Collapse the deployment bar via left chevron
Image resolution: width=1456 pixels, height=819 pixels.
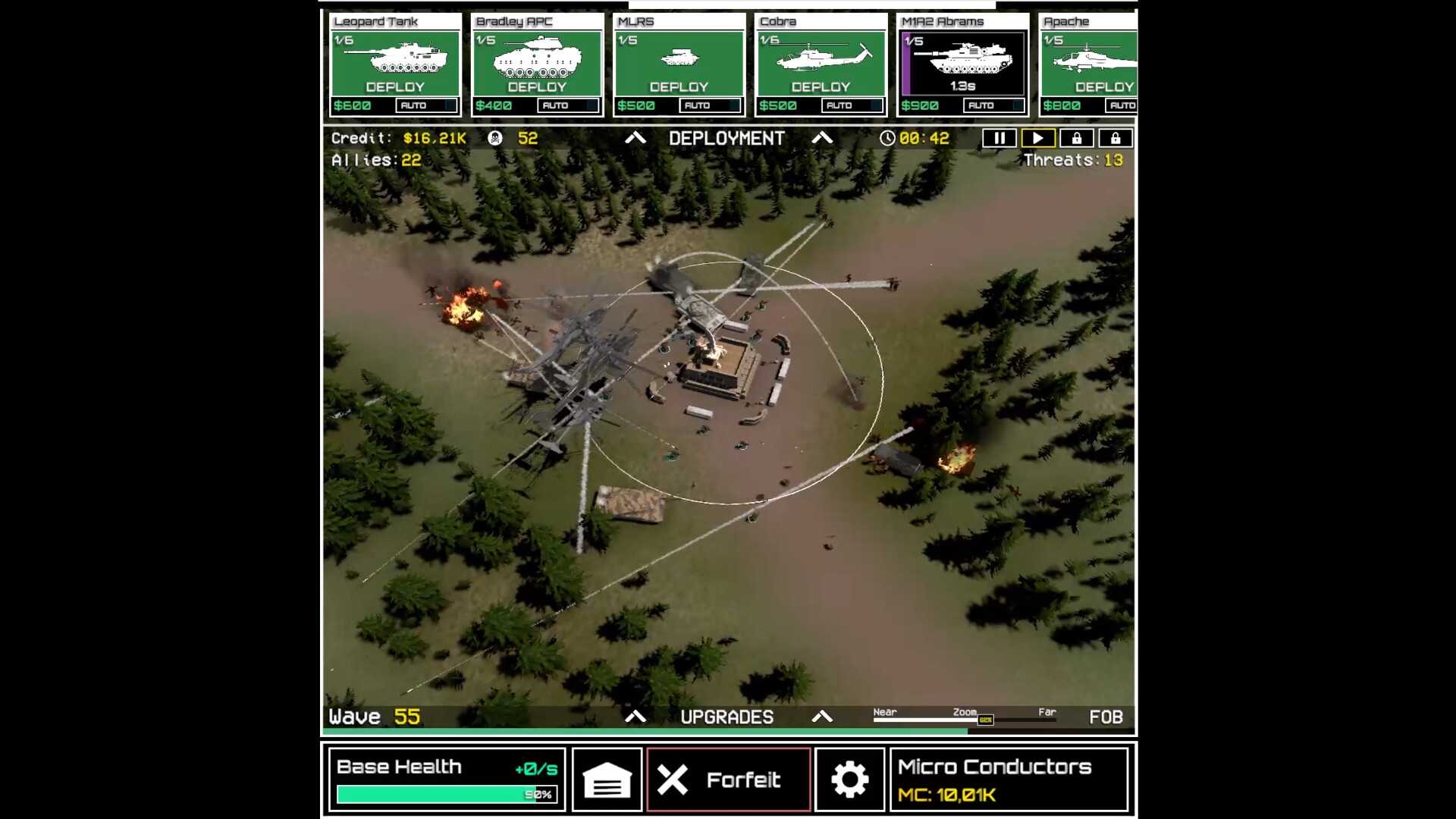(x=635, y=138)
